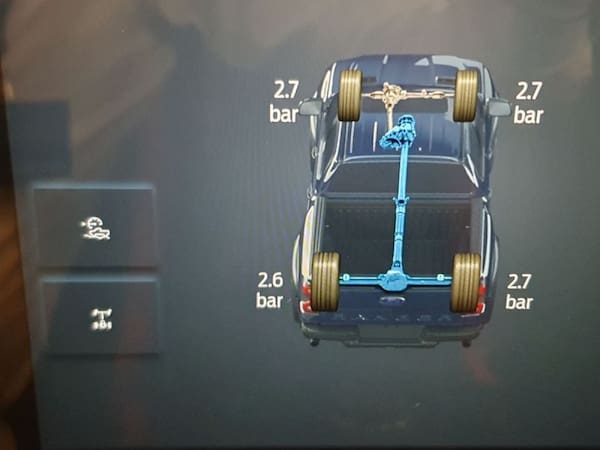Select the upper off-road terrain icon button

95,227
